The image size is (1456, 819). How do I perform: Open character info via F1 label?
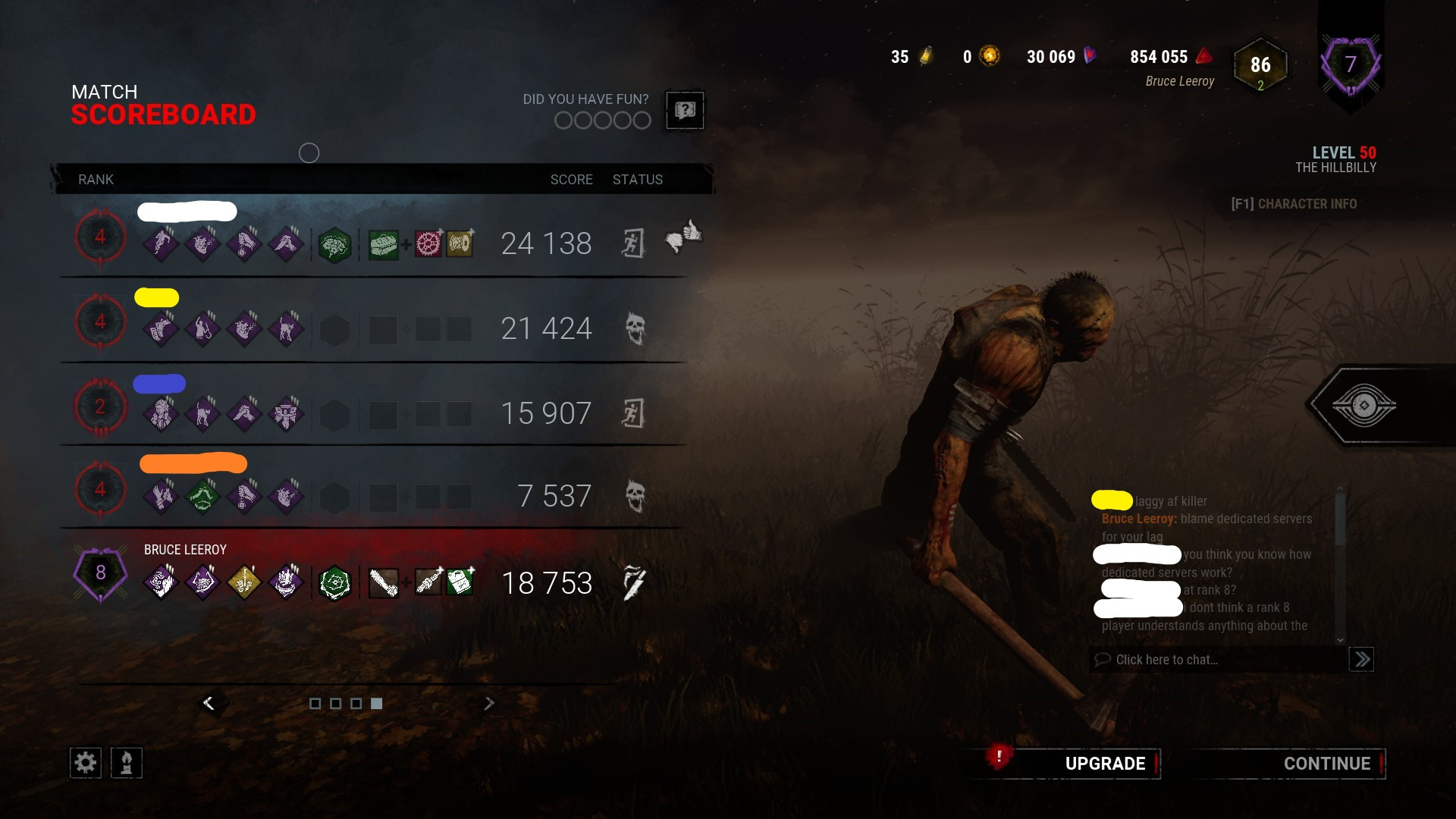pos(1293,203)
